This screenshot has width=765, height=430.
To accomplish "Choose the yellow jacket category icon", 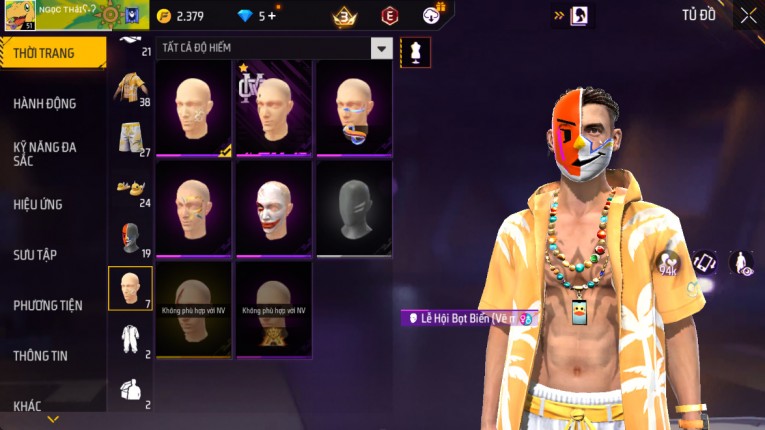I will click(130, 88).
